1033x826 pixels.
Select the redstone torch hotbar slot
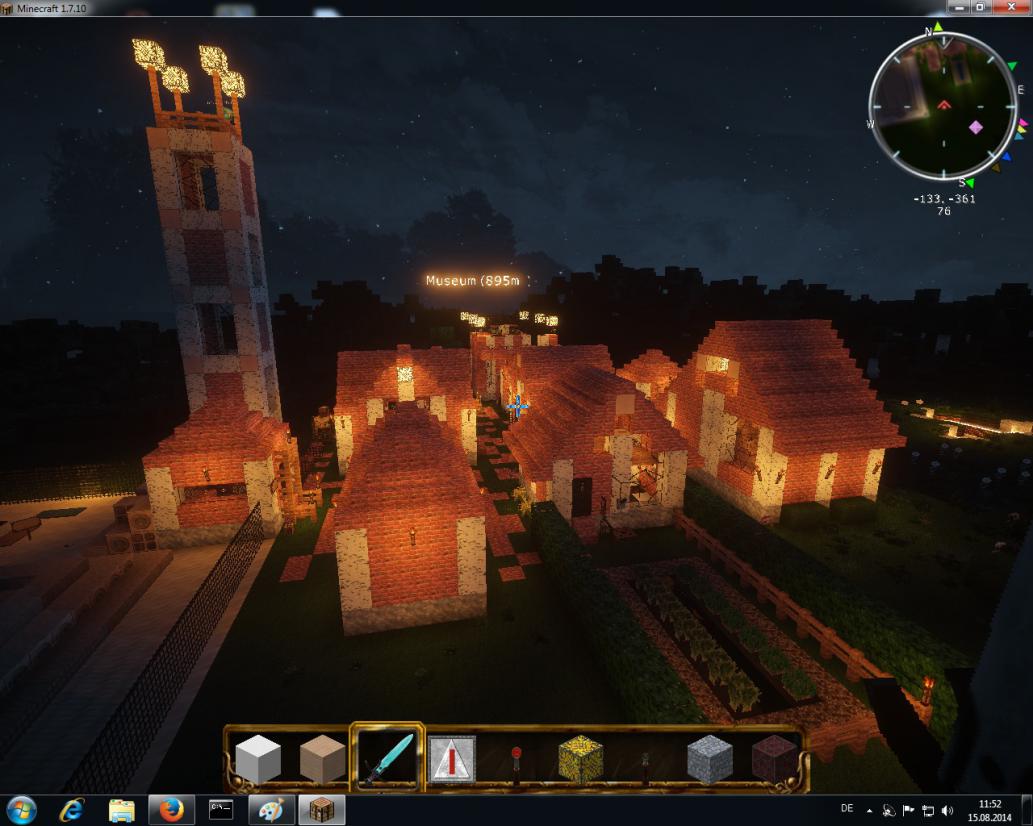click(517, 760)
